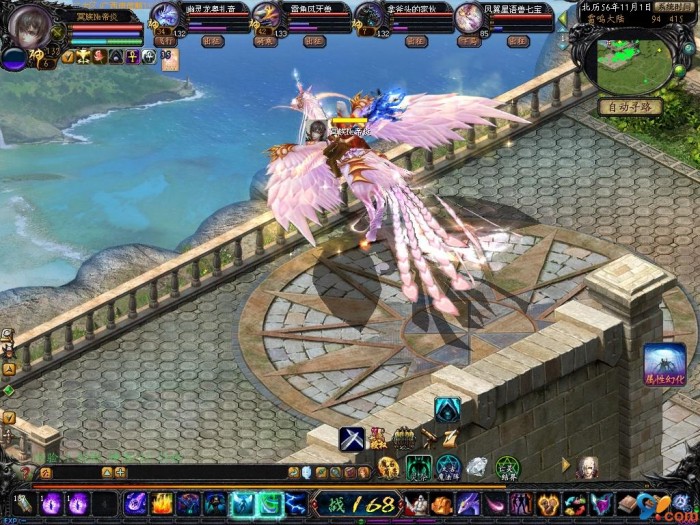Activate the green pentagram 结界 skill
The image size is (700, 525).
(508, 466)
